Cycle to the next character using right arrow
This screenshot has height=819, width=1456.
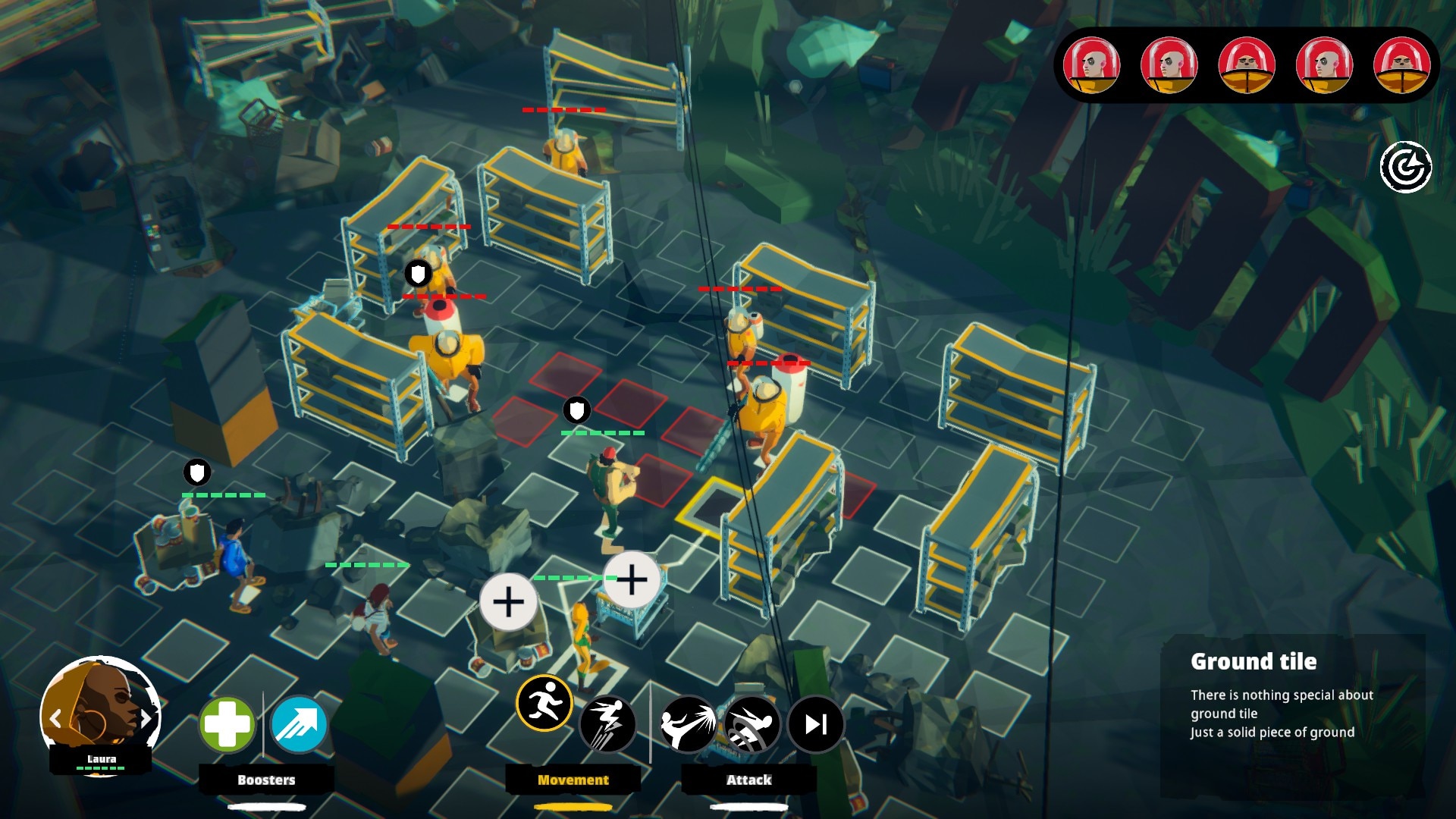tap(146, 717)
